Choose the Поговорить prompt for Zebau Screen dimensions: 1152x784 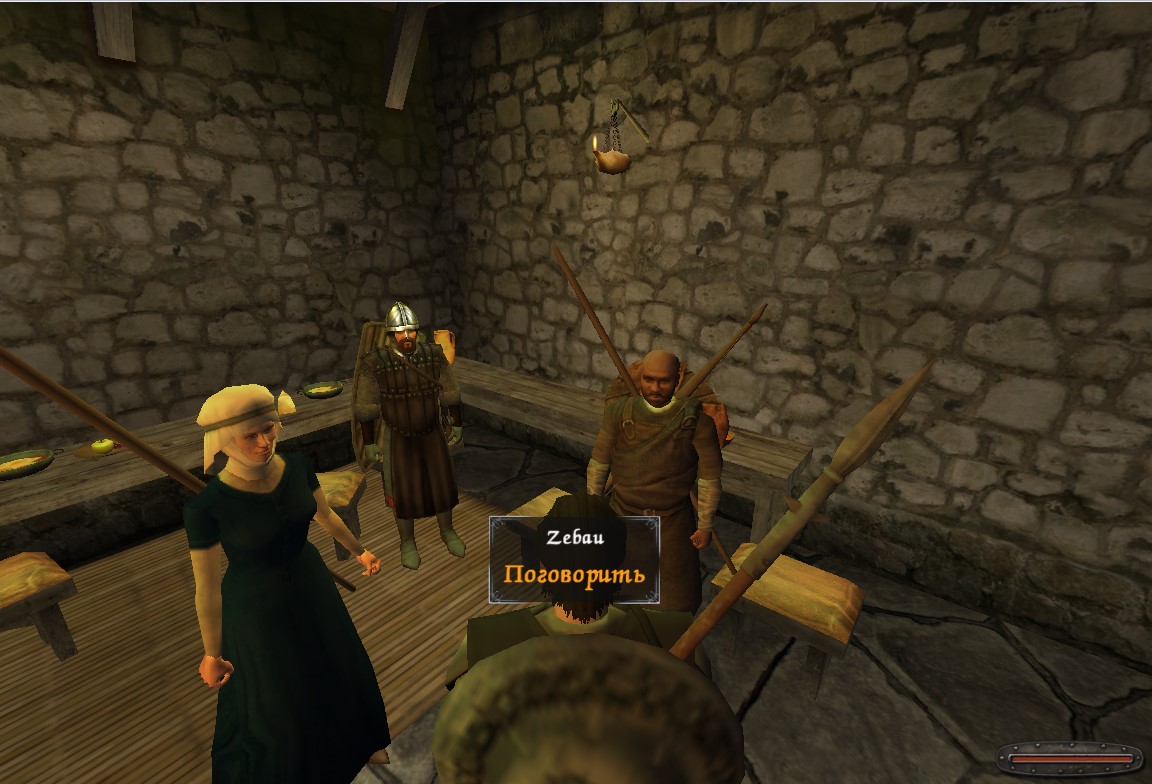click(x=574, y=575)
